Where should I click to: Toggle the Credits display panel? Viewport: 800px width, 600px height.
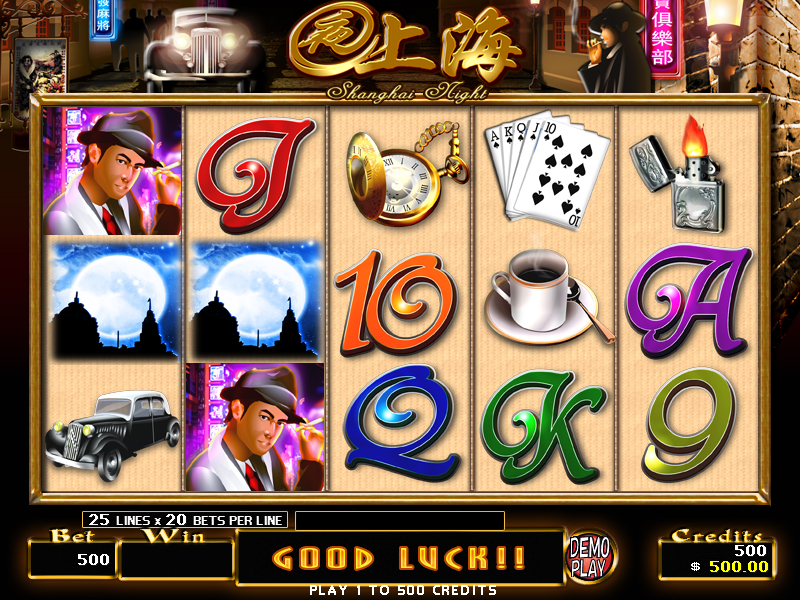[714, 558]
